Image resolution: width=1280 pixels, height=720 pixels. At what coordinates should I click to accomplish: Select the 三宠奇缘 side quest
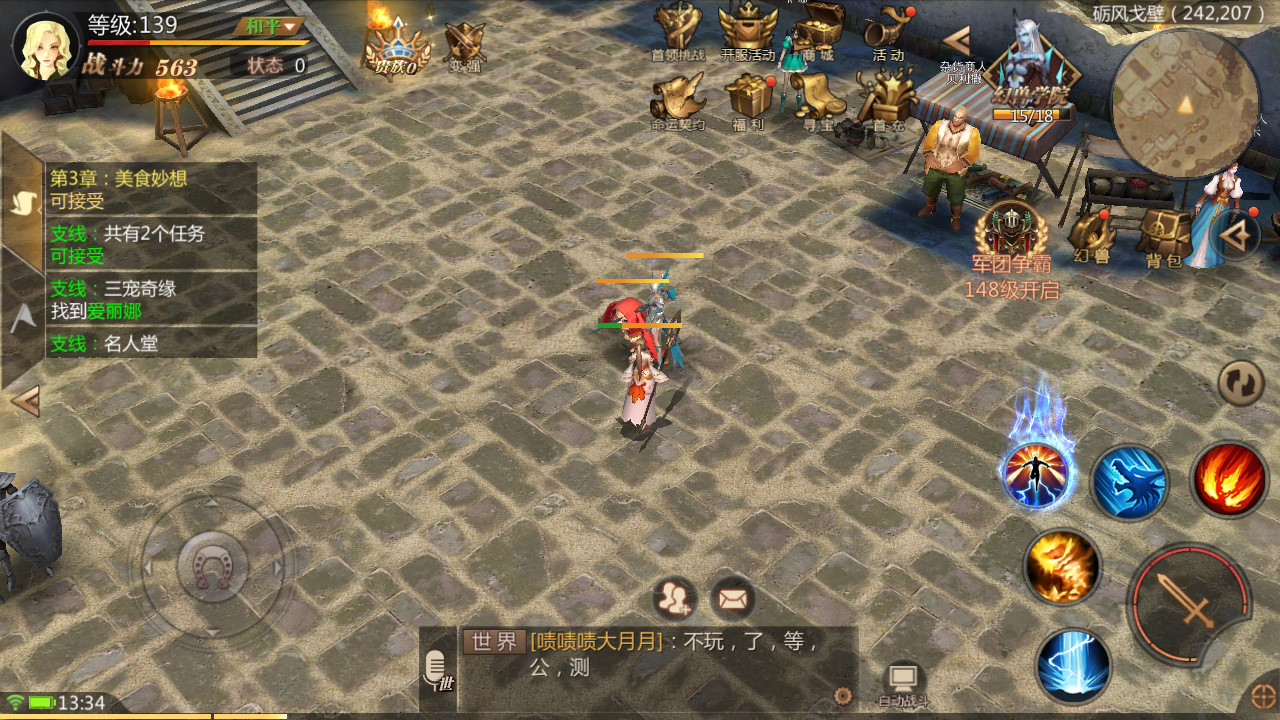(x=152, y=299)
